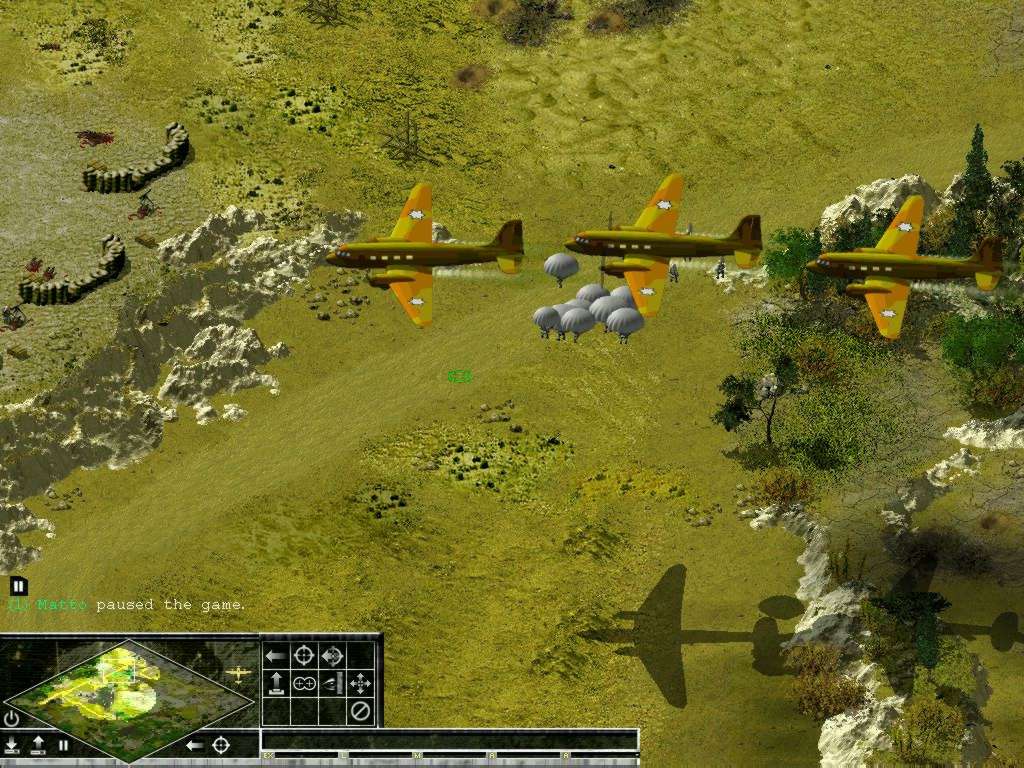1024x768 pixels.
Task: Click the up-arrow save icon in the bottom bar
Action: (38, 745)
